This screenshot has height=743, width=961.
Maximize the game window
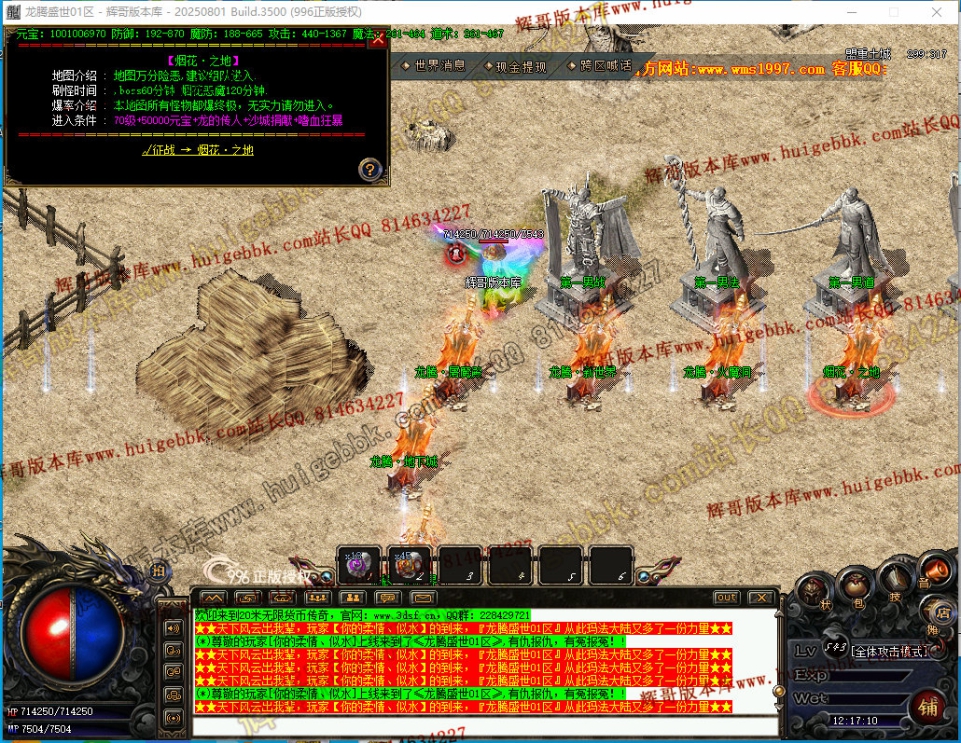[893, 12]
